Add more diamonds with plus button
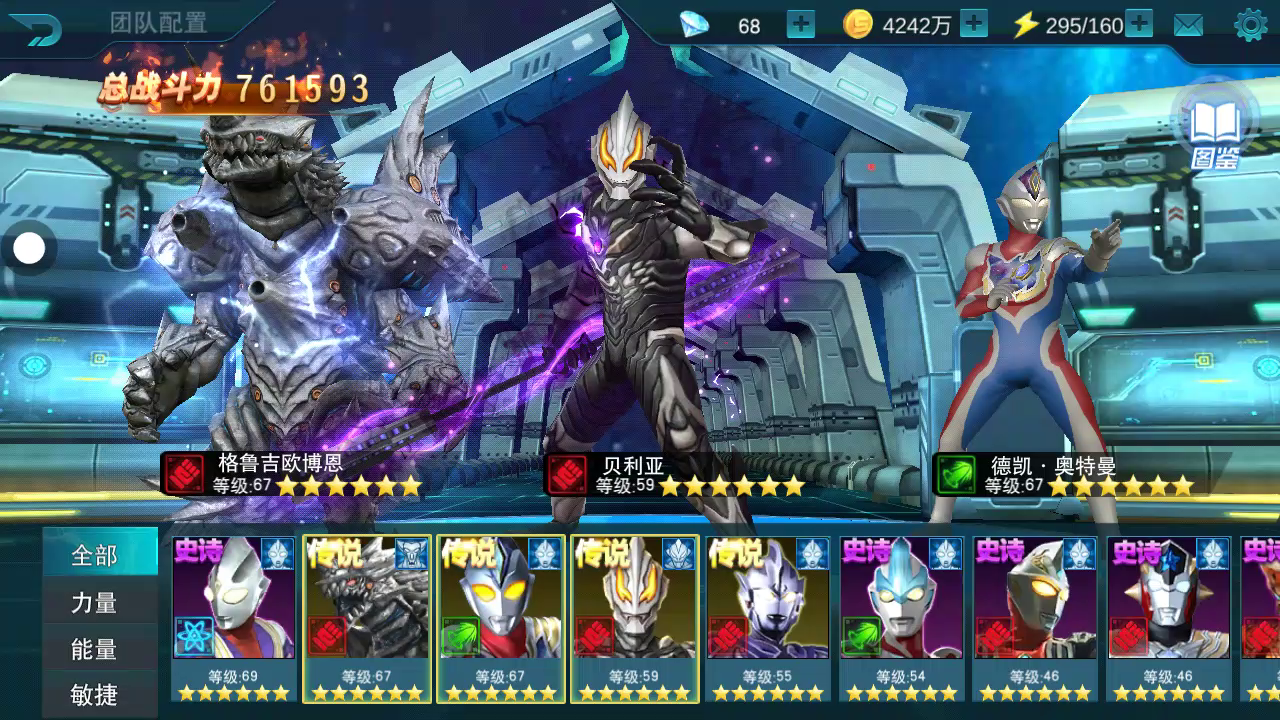1280x720 pixels. pos(801,25)
